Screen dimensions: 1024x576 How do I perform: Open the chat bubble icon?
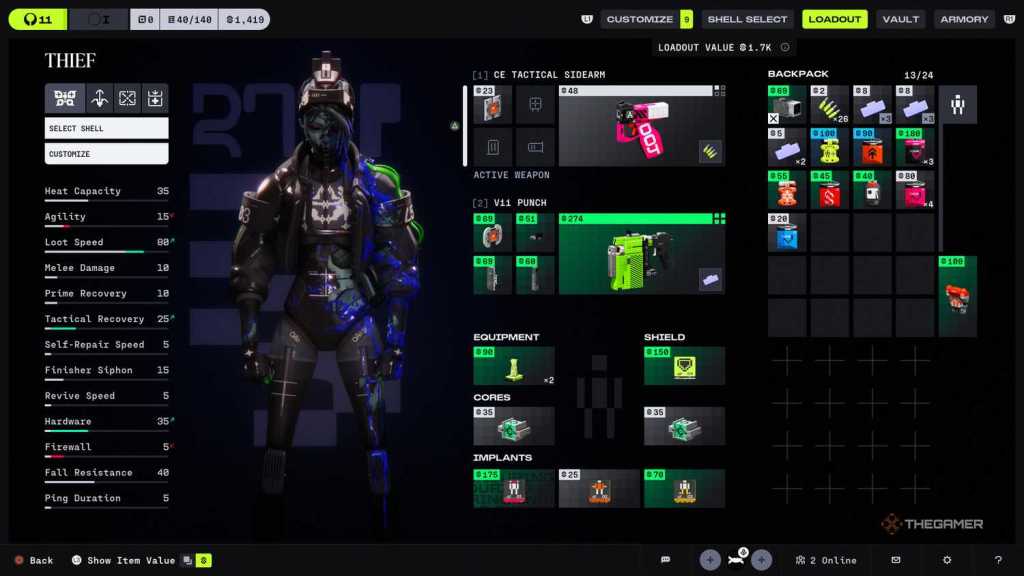click(x=665, y=560)
